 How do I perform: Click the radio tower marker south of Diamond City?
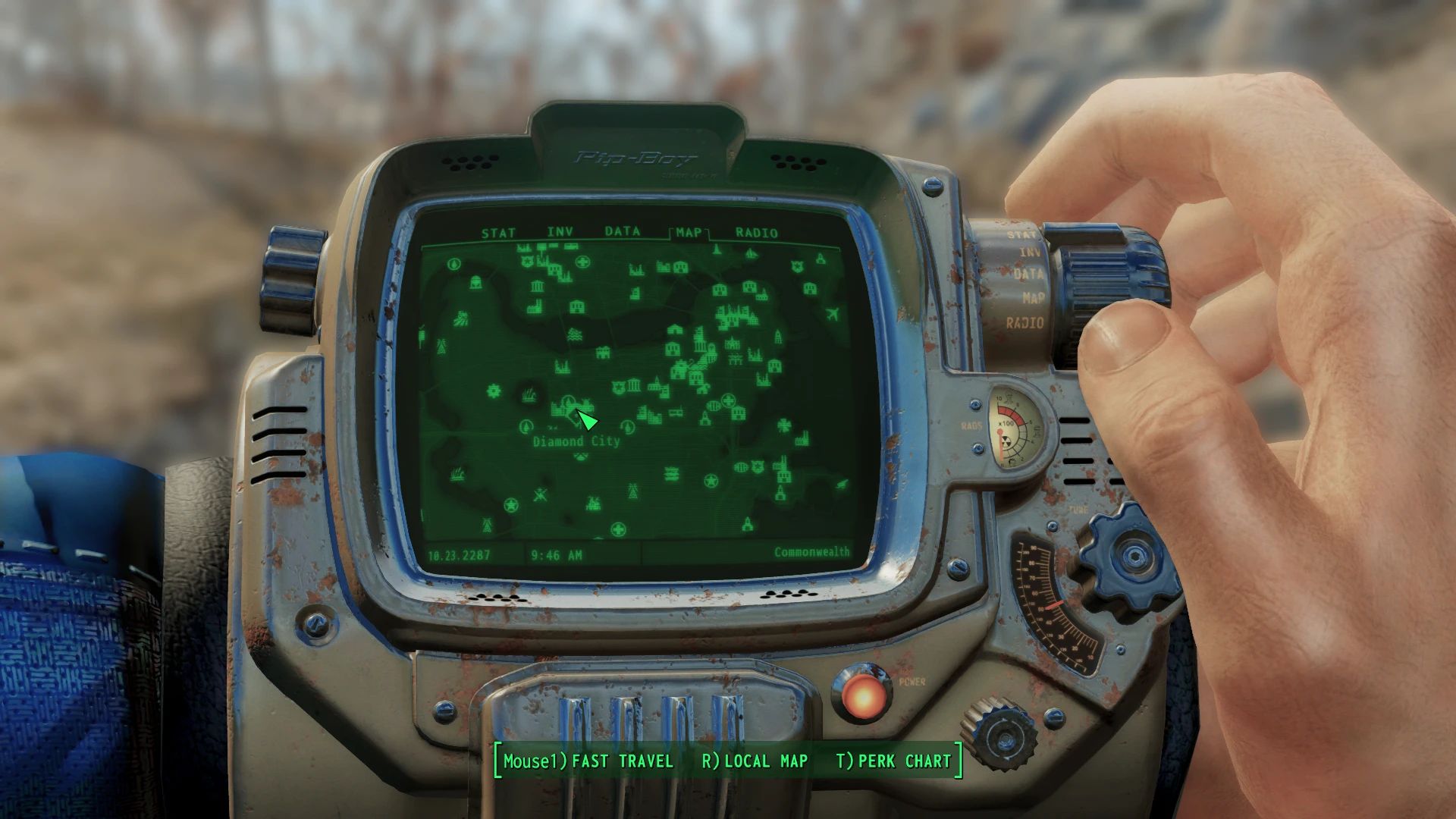[x=632, y=491]
